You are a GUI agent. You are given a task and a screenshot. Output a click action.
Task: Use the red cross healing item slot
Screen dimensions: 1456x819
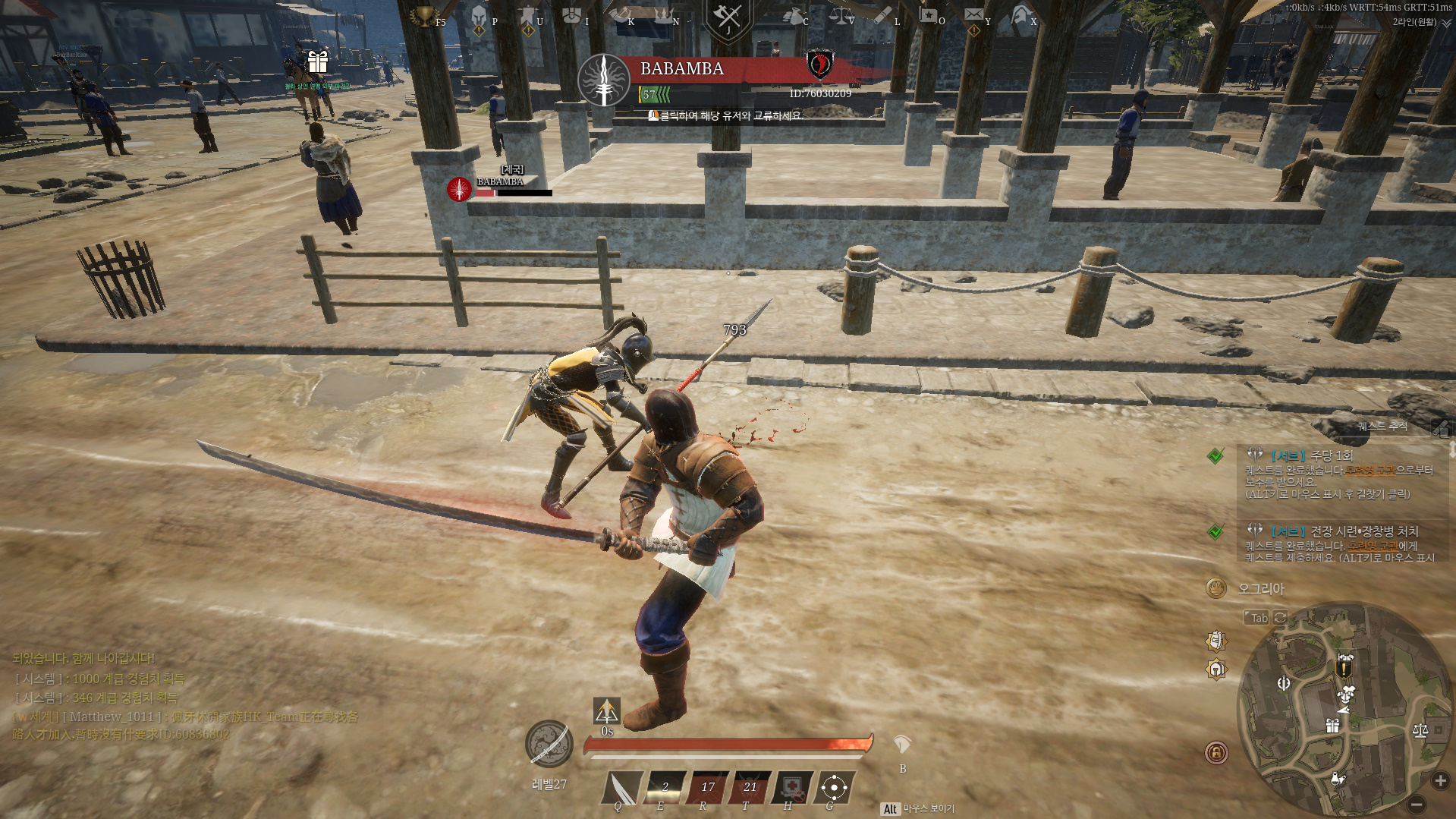(x=791, y=787)
